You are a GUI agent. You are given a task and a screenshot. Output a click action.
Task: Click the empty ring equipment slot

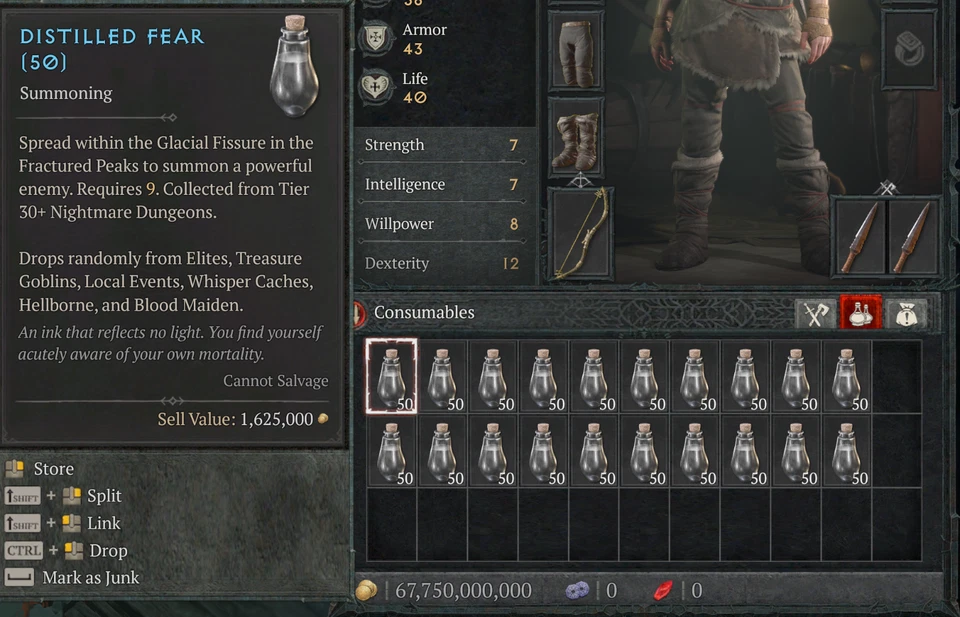909,50
